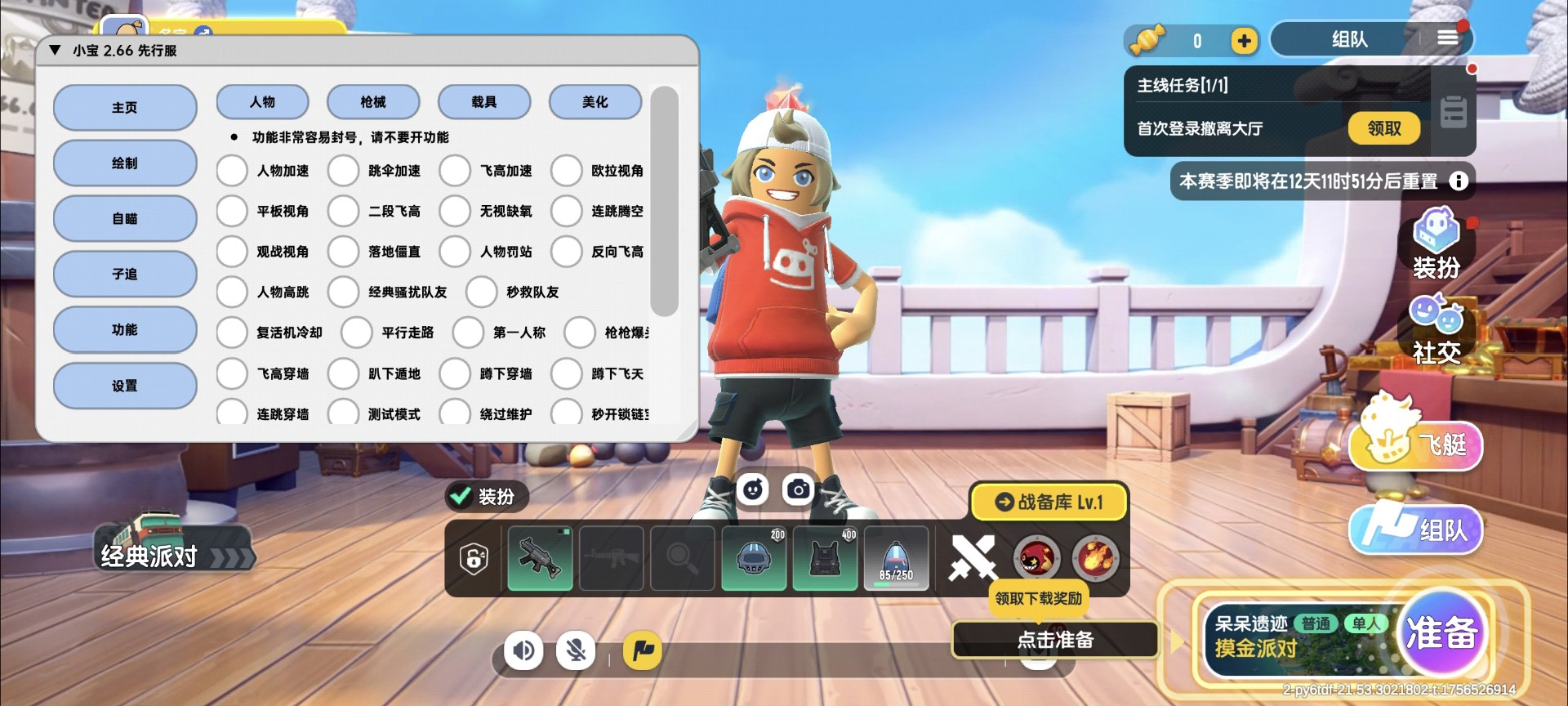Claim the main quest reward with 领取
This screenshot has width=1568, height=706.
point(1383,128)
